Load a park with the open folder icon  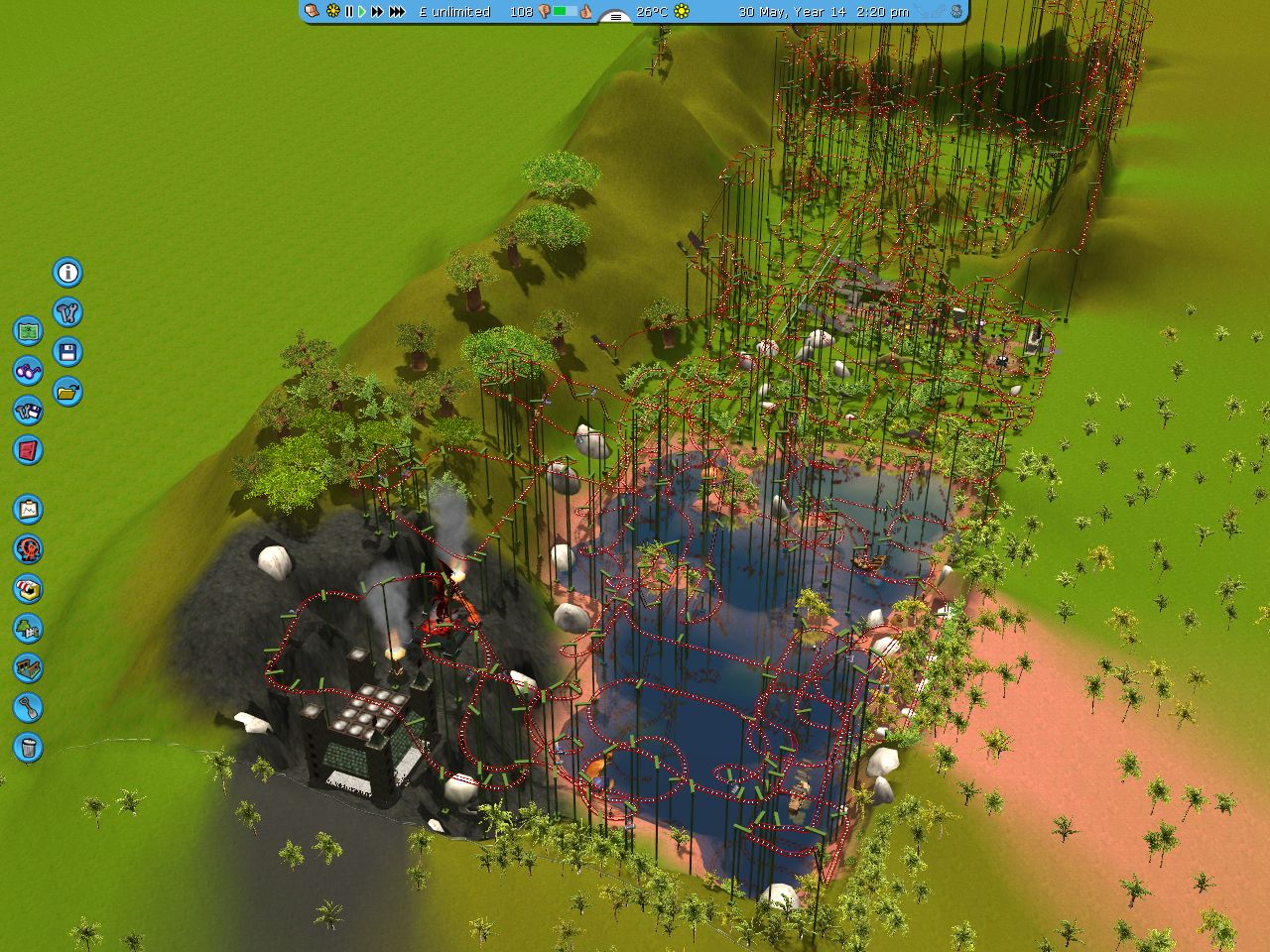pos(67,392)
